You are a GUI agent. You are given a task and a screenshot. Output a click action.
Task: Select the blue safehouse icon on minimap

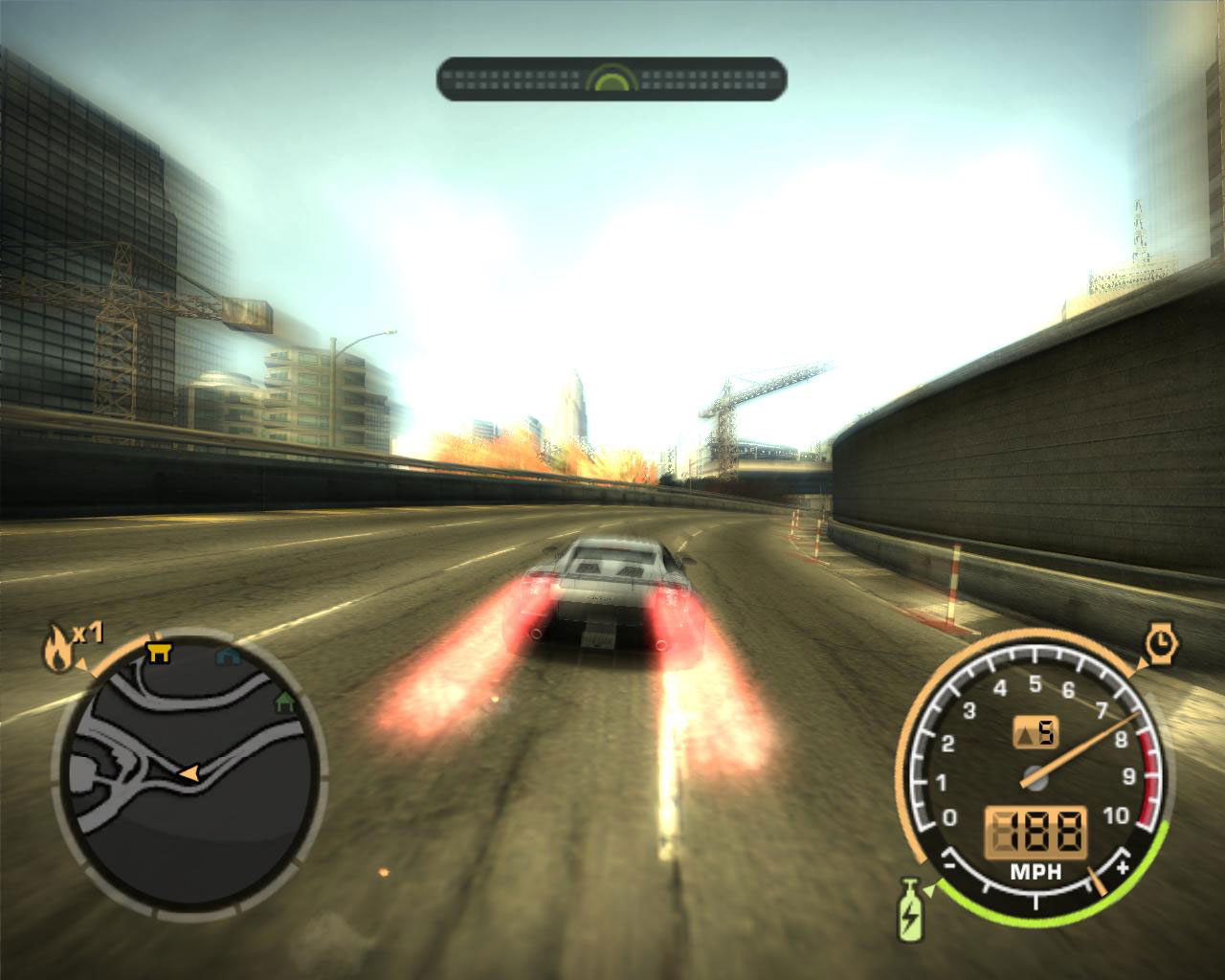pos(227,655)
